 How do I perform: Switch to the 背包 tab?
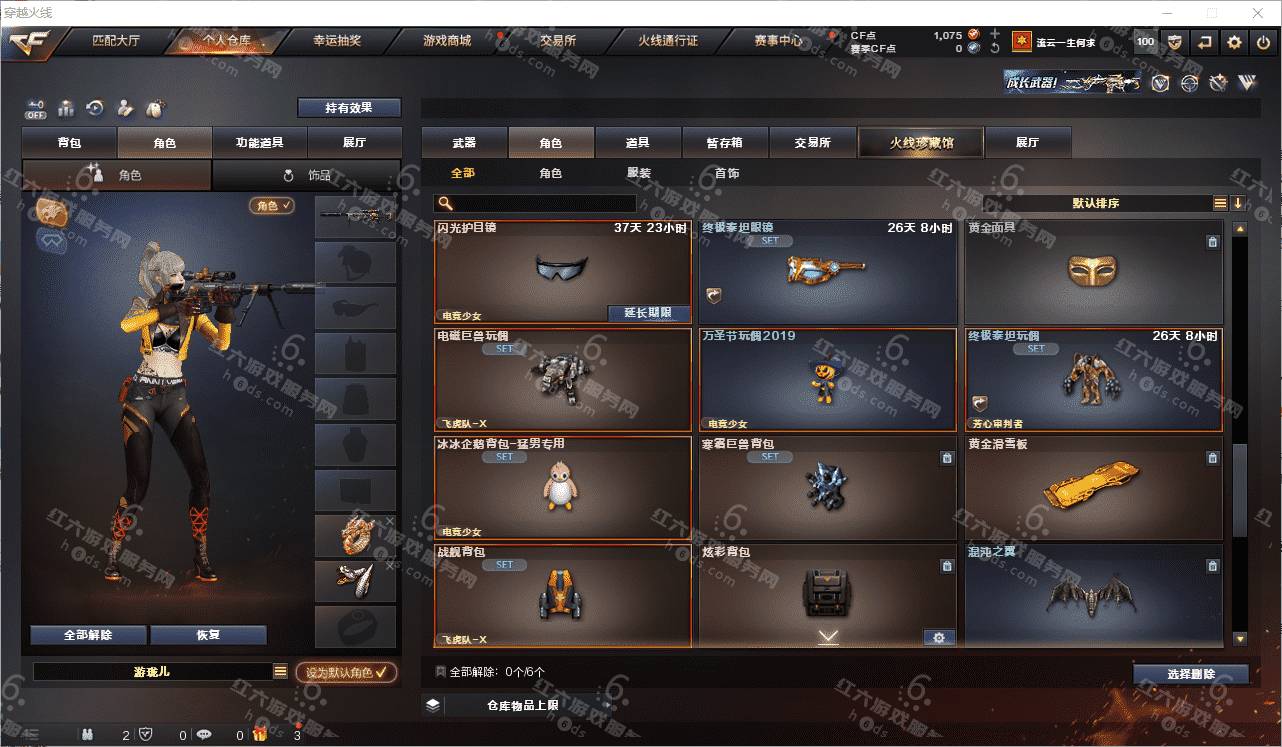pyautogui.click(x=69, y=143)
